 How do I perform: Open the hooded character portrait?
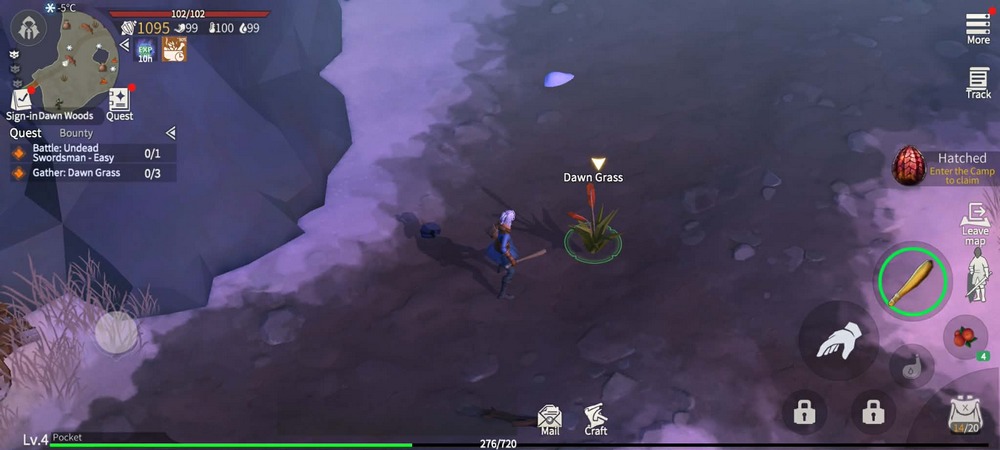click(25, 25)
